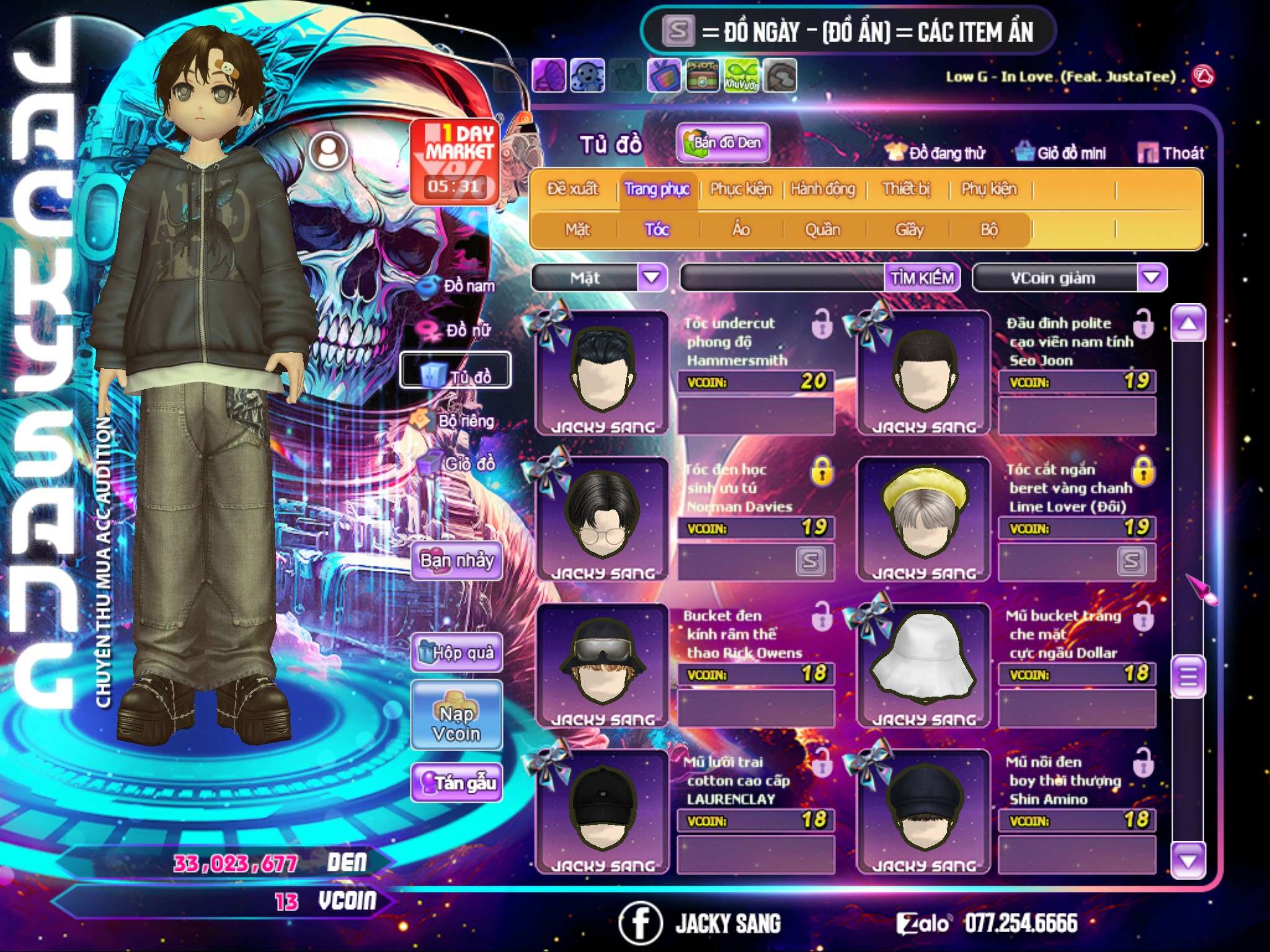Select the Áo clothing subcategory
The image size is (1270, 952).
740,229
